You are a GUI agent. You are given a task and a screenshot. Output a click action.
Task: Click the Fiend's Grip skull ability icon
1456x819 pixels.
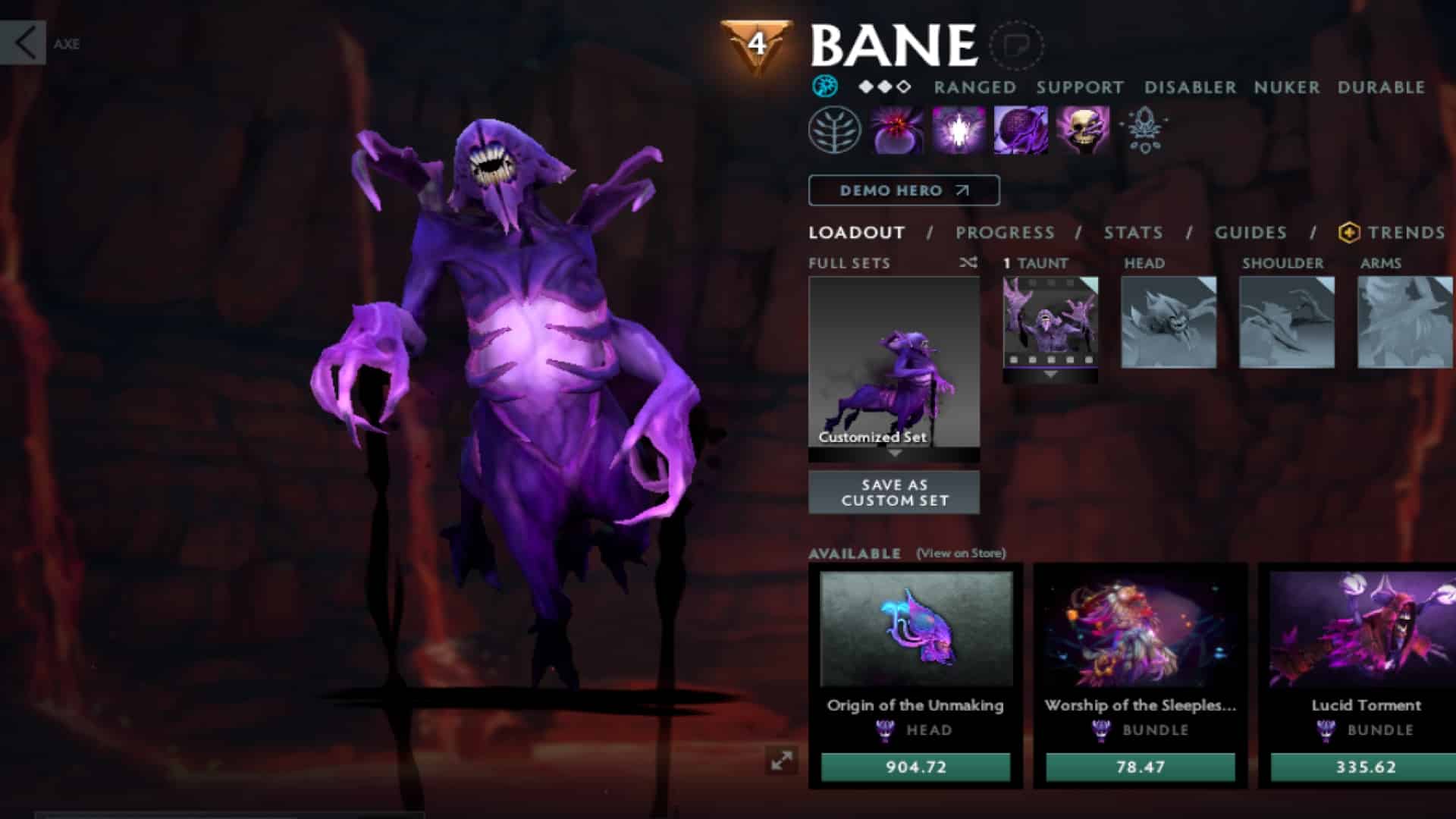[x=1084, y=130]
